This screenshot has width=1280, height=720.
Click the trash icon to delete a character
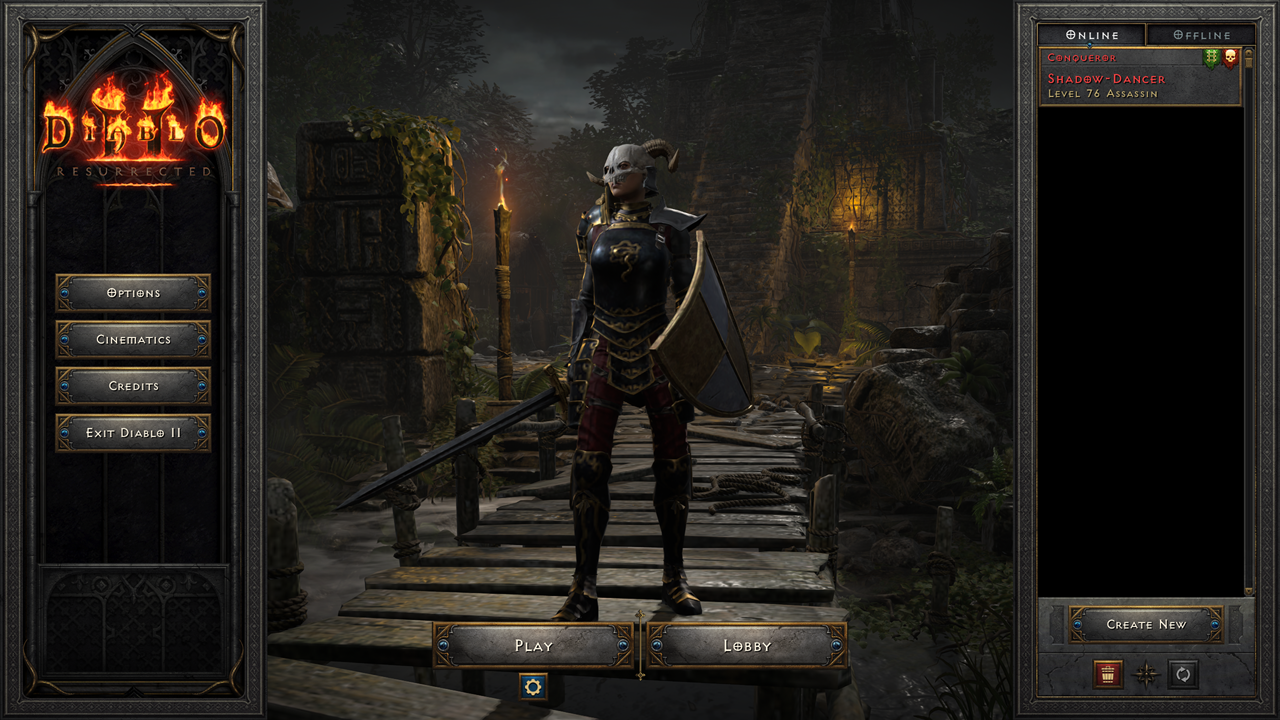click(x=1108, y=674)
